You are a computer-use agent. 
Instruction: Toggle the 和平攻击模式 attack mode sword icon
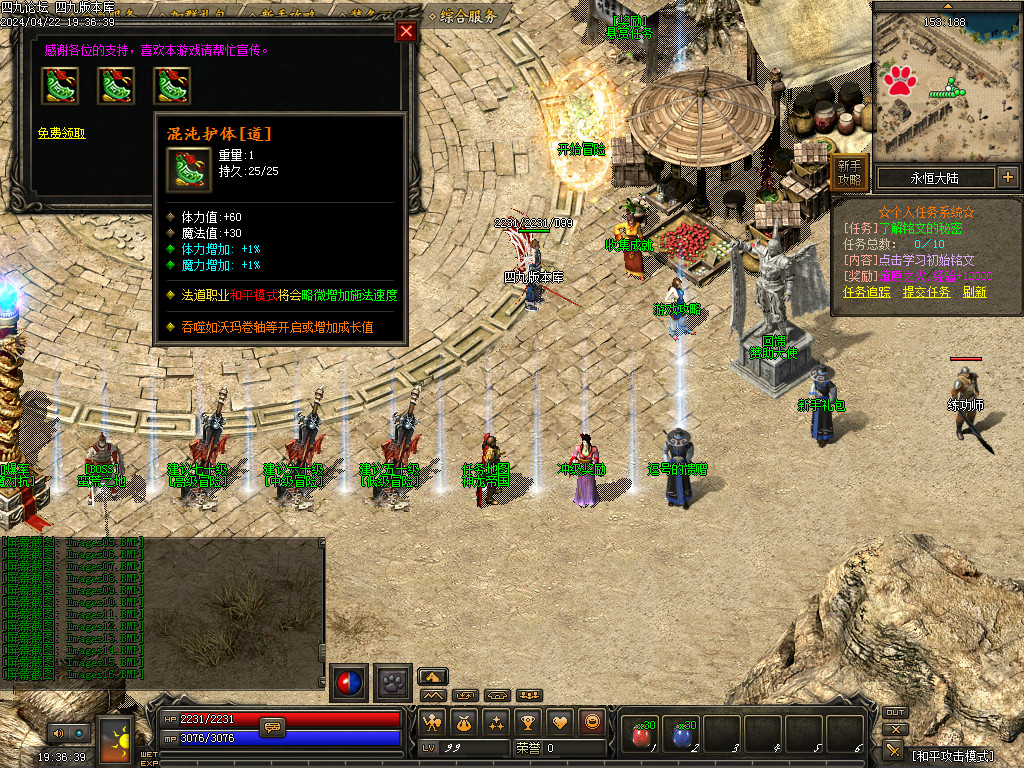coord(895,749)
